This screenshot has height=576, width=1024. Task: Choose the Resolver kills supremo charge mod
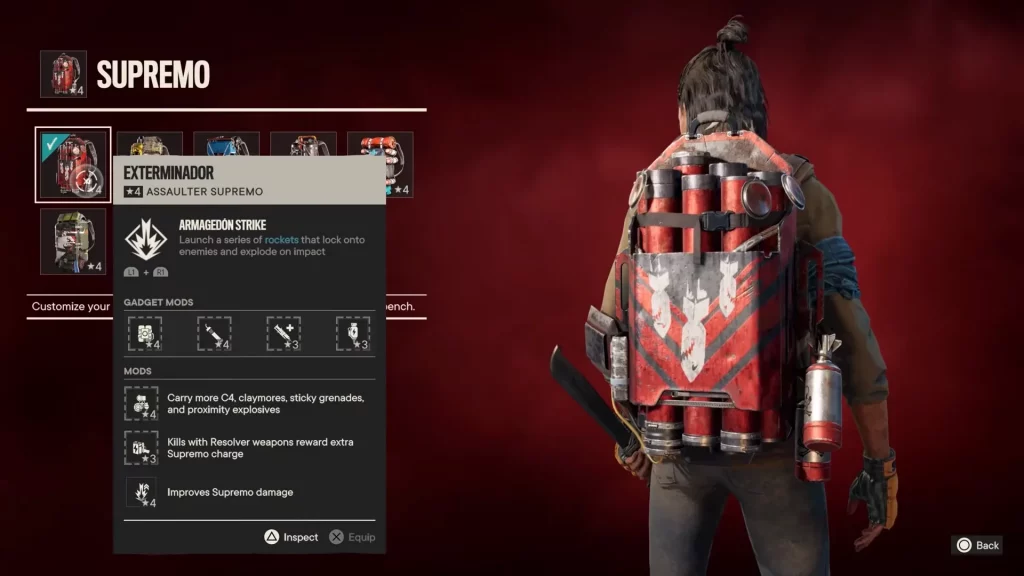[x=141, y=447]
